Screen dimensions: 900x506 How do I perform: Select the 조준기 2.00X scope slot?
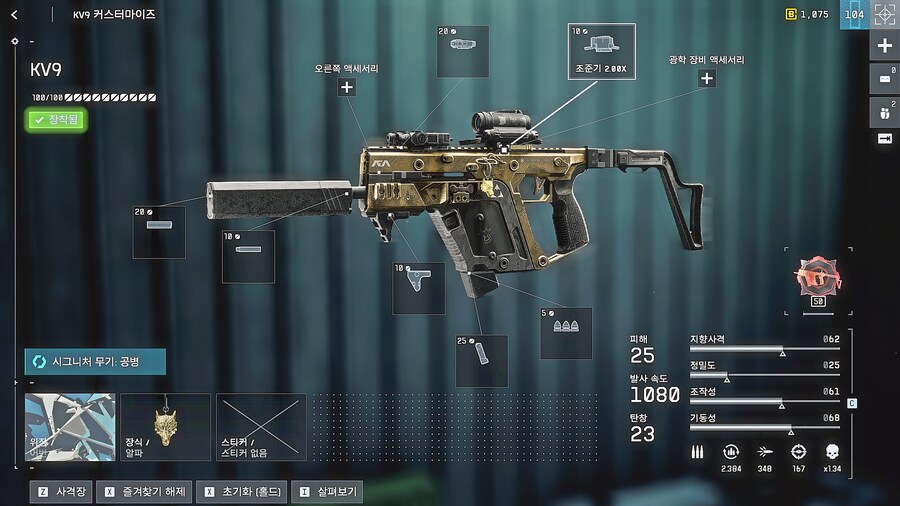coord(601,50)
